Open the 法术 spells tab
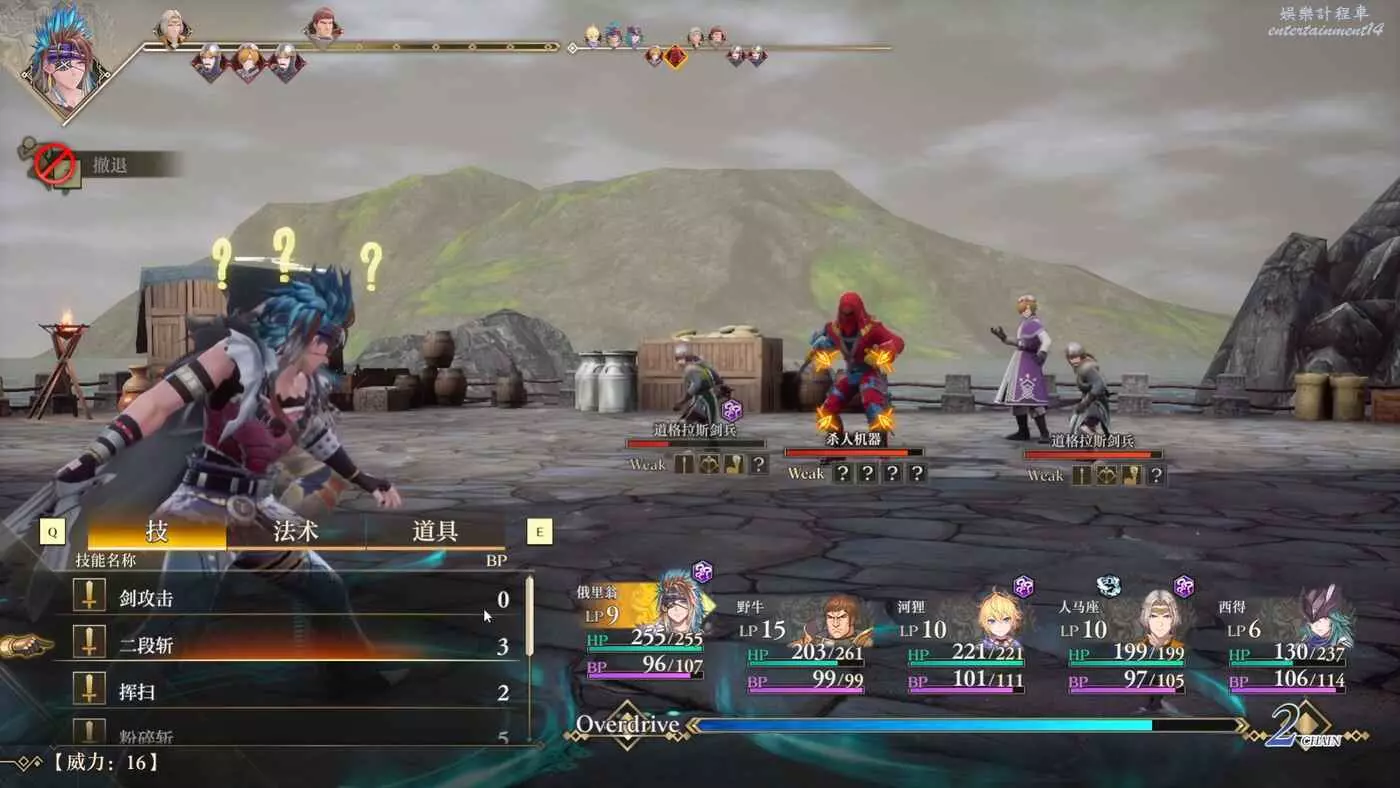The width and height of the screenshot is (1400, 788). [x=296, y=532]
